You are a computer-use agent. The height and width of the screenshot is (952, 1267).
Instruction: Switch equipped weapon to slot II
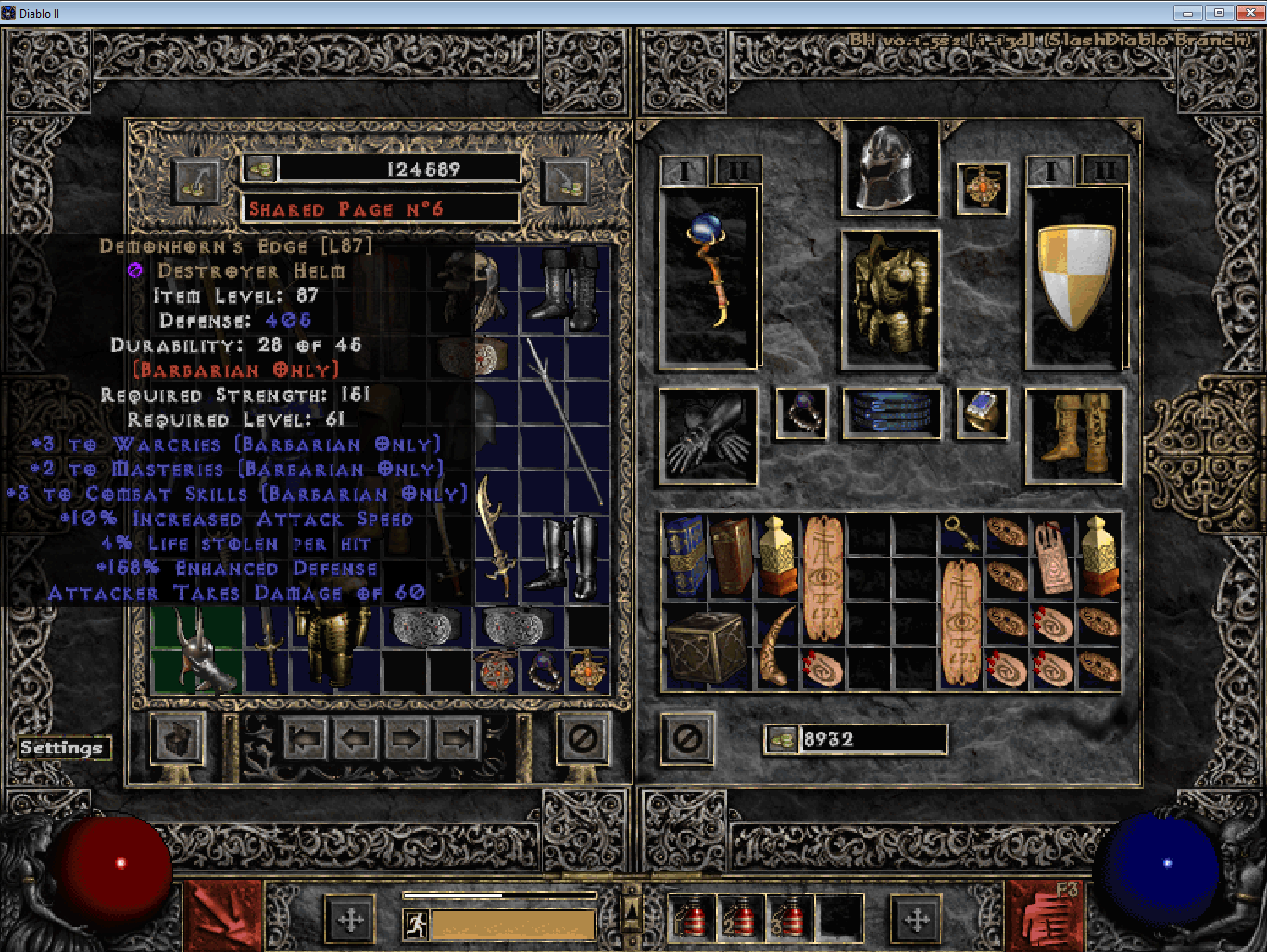click(736, 169)
